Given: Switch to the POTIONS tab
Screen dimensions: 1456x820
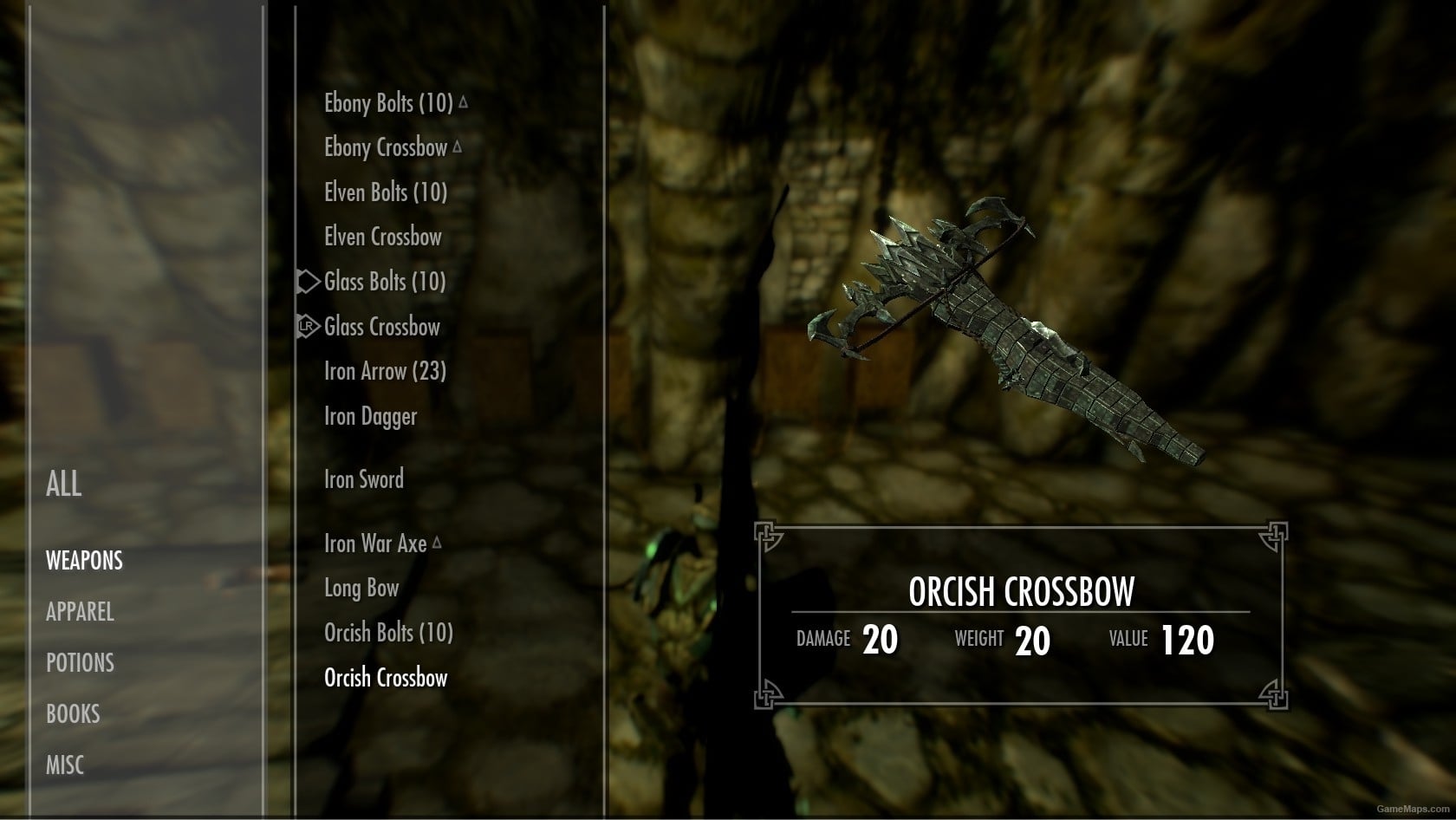Looking at the screenshot, I should 79,663.
